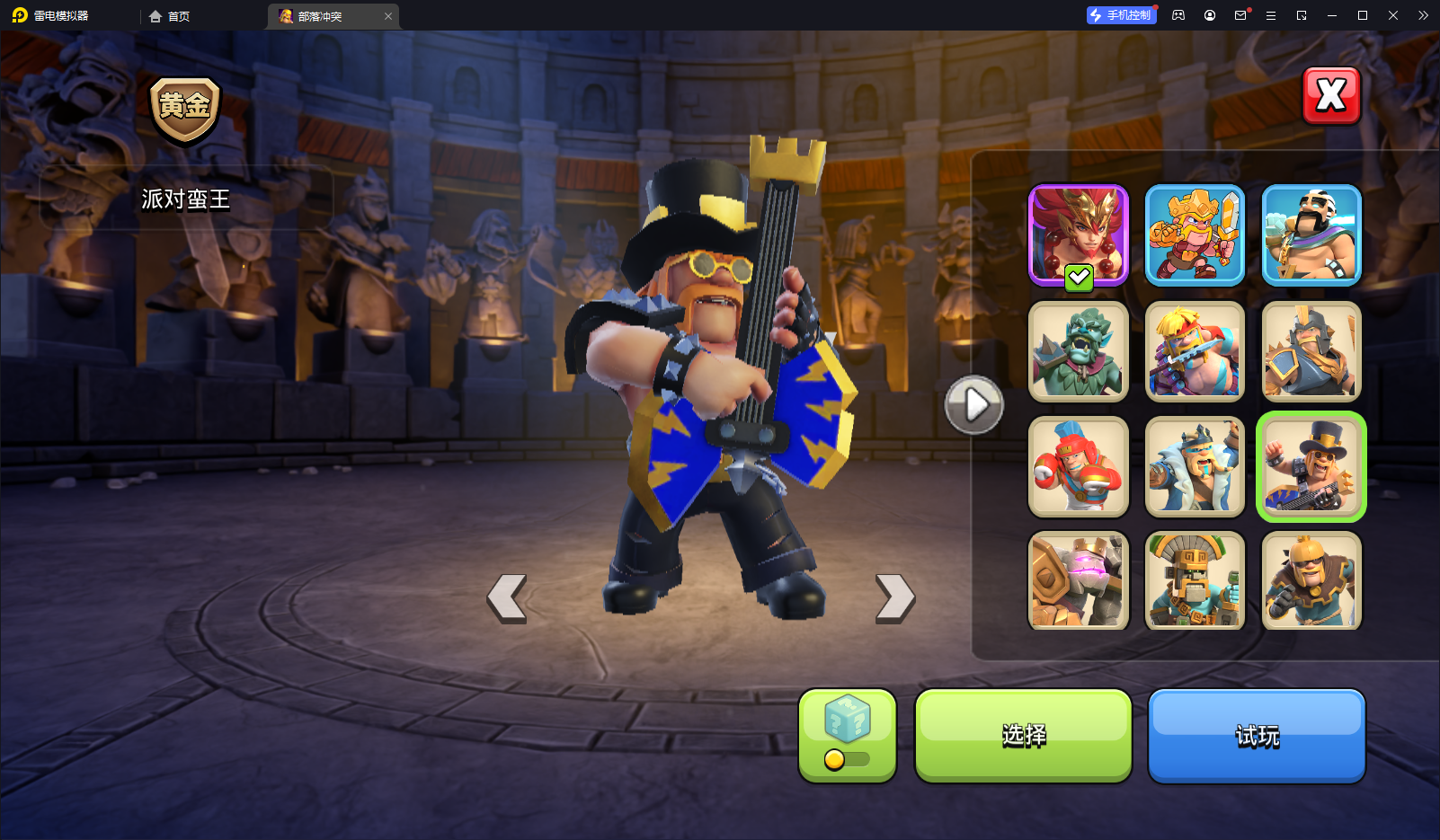Viewport: 1440px width, 840px height.
Task: Show the next skin with right arrow
Action: (x=895, y=597)
